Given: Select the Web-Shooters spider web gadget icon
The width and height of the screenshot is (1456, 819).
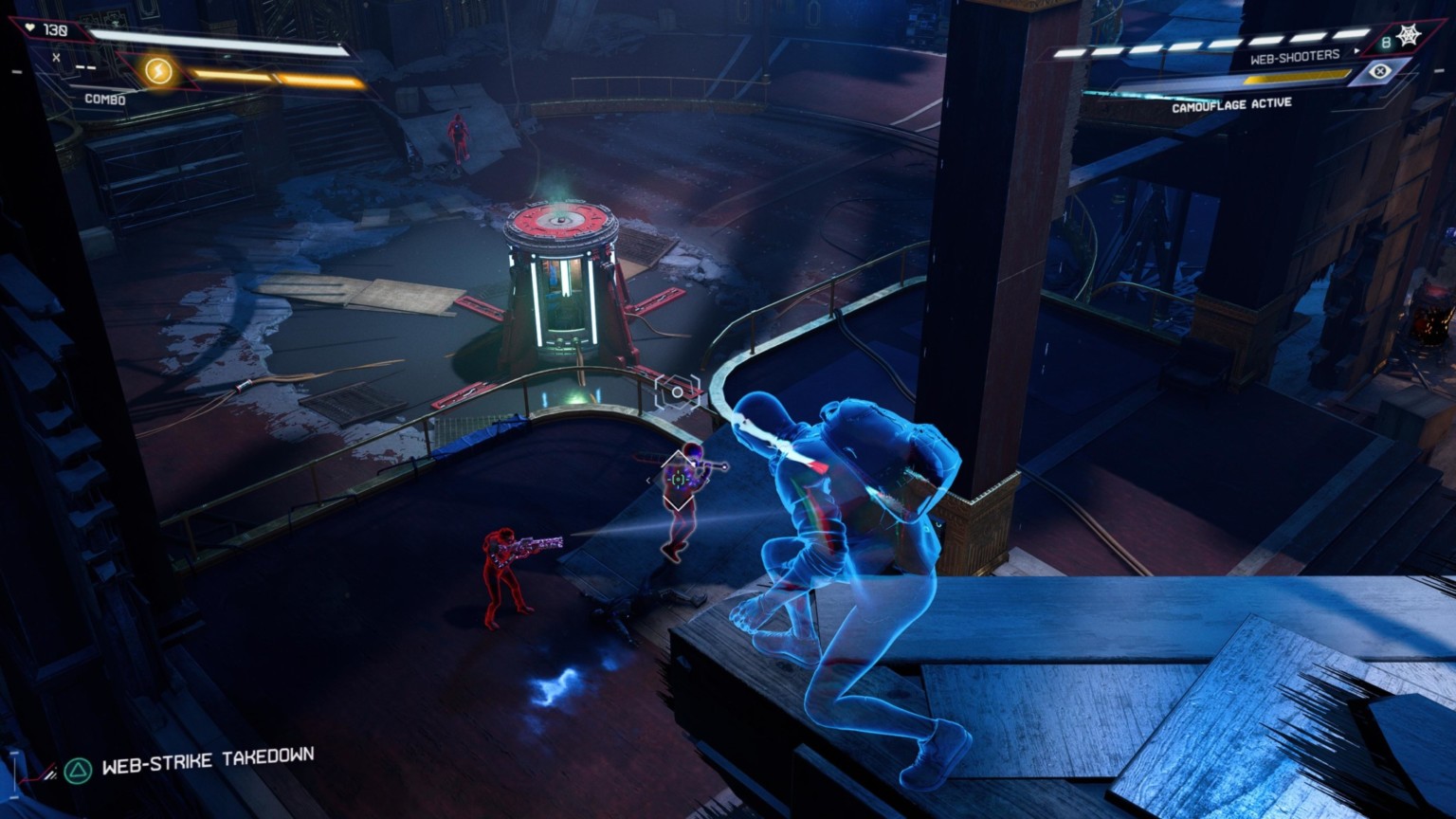Looking at the screenshot, I should coord(1409,38).
